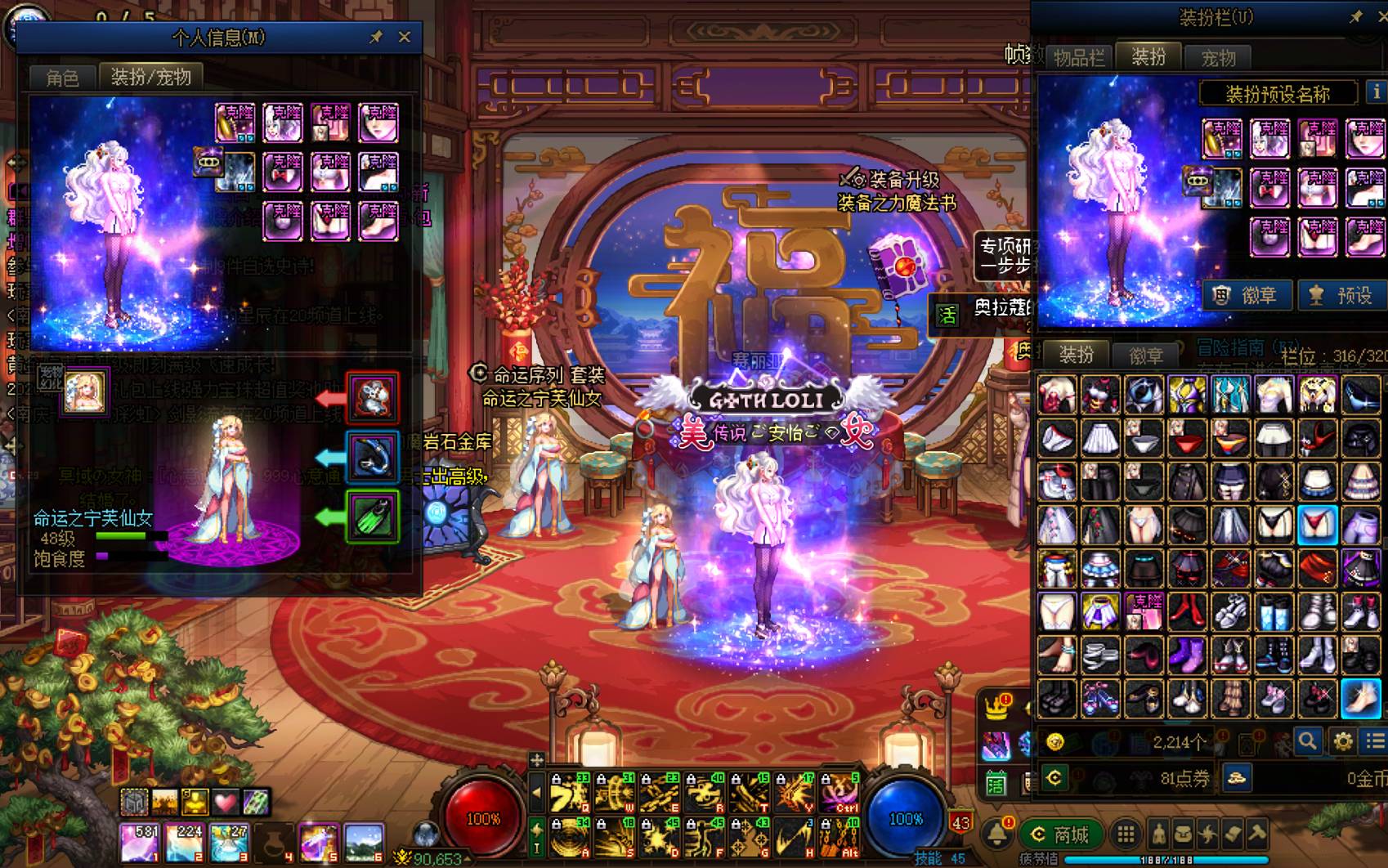
Task: Open the 徽章 button under avatar preview
Action: [x=1246, y=295]
